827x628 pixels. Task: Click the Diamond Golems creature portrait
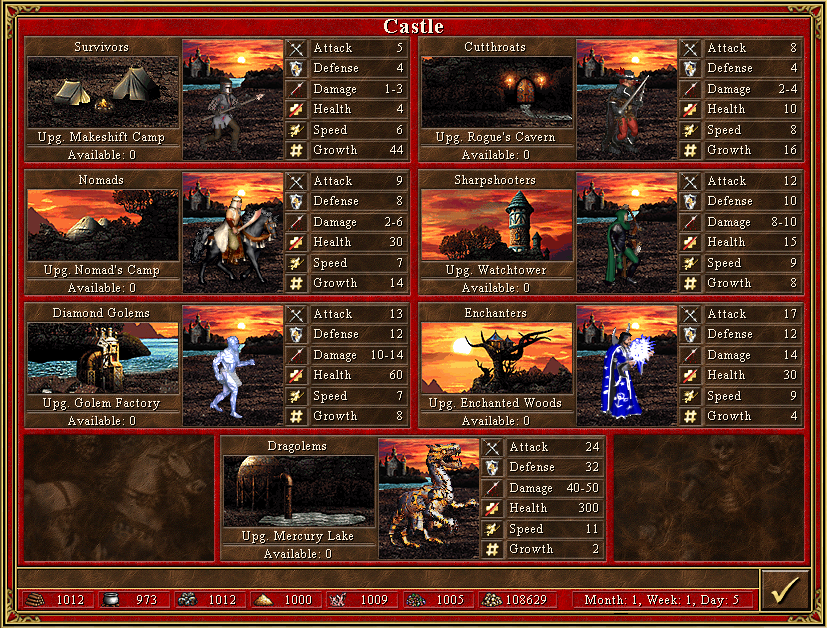(233, 366)
